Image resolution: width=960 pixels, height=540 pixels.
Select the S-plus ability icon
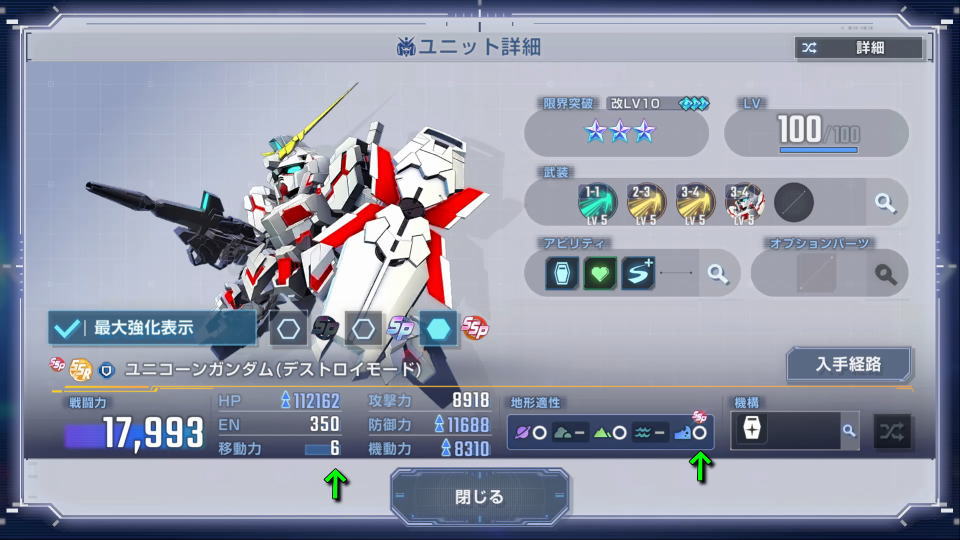point(639,273)
